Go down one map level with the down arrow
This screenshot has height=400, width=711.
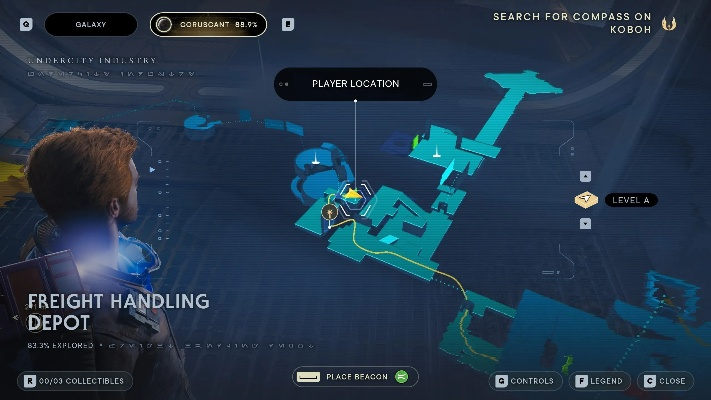tap(585, 223)
